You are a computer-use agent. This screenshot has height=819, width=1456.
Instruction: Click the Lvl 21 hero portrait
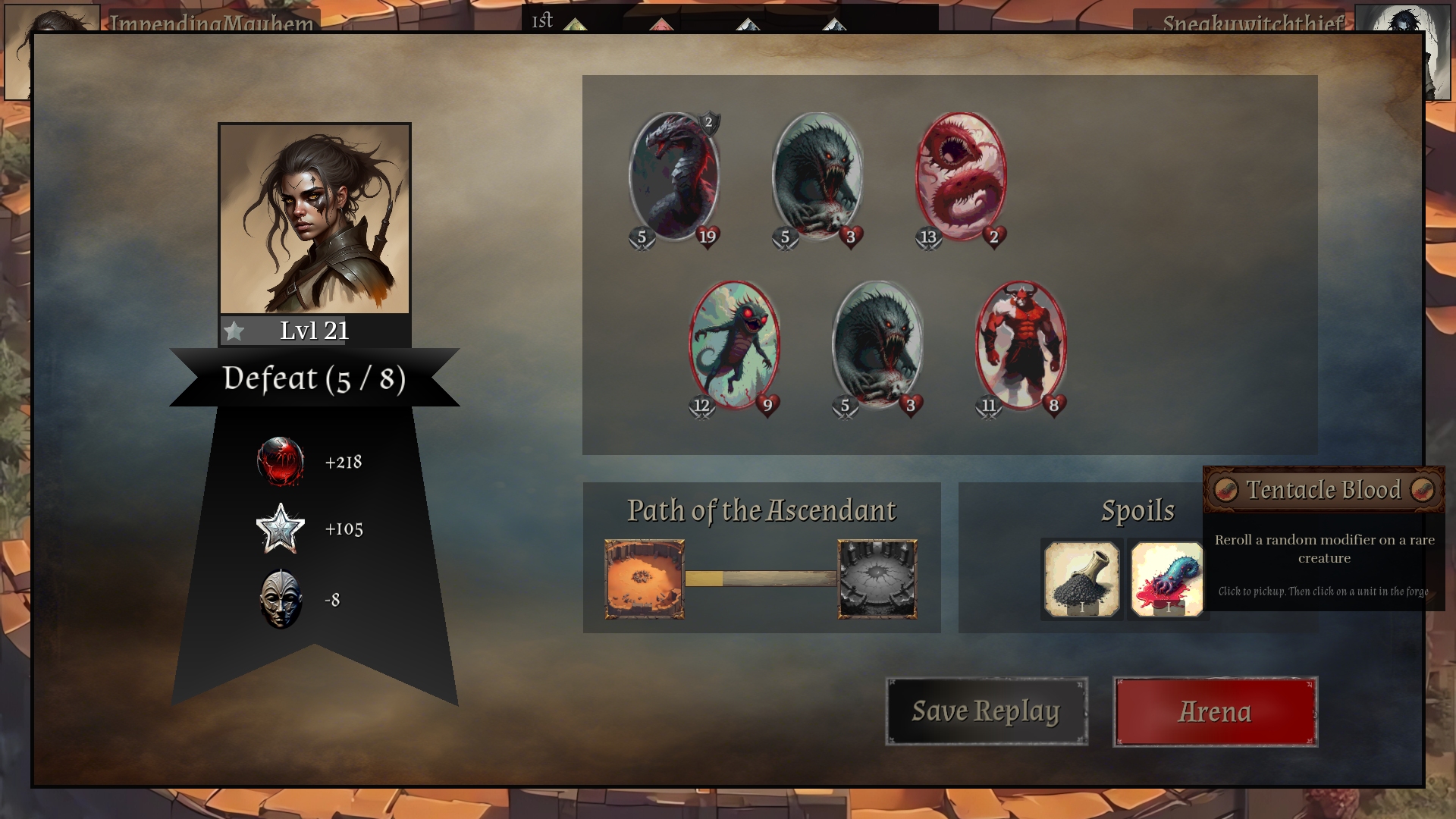[315, 219]
